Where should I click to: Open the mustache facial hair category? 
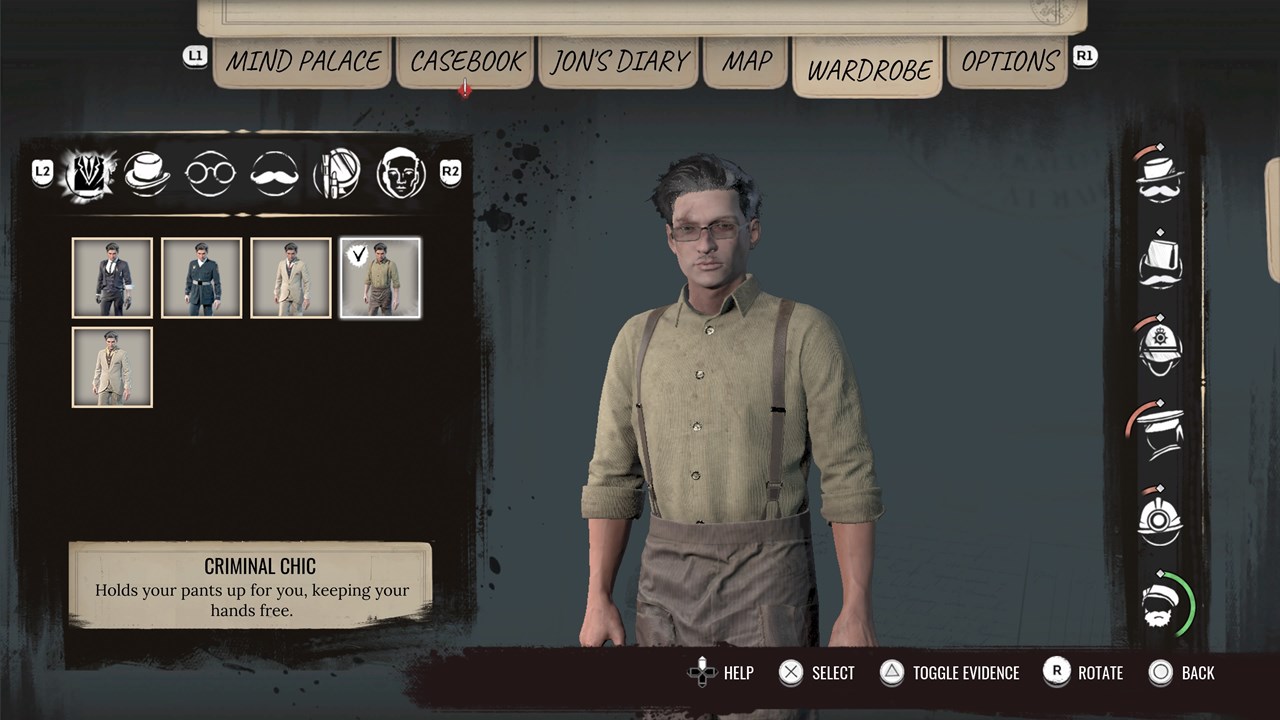point(274,174)
